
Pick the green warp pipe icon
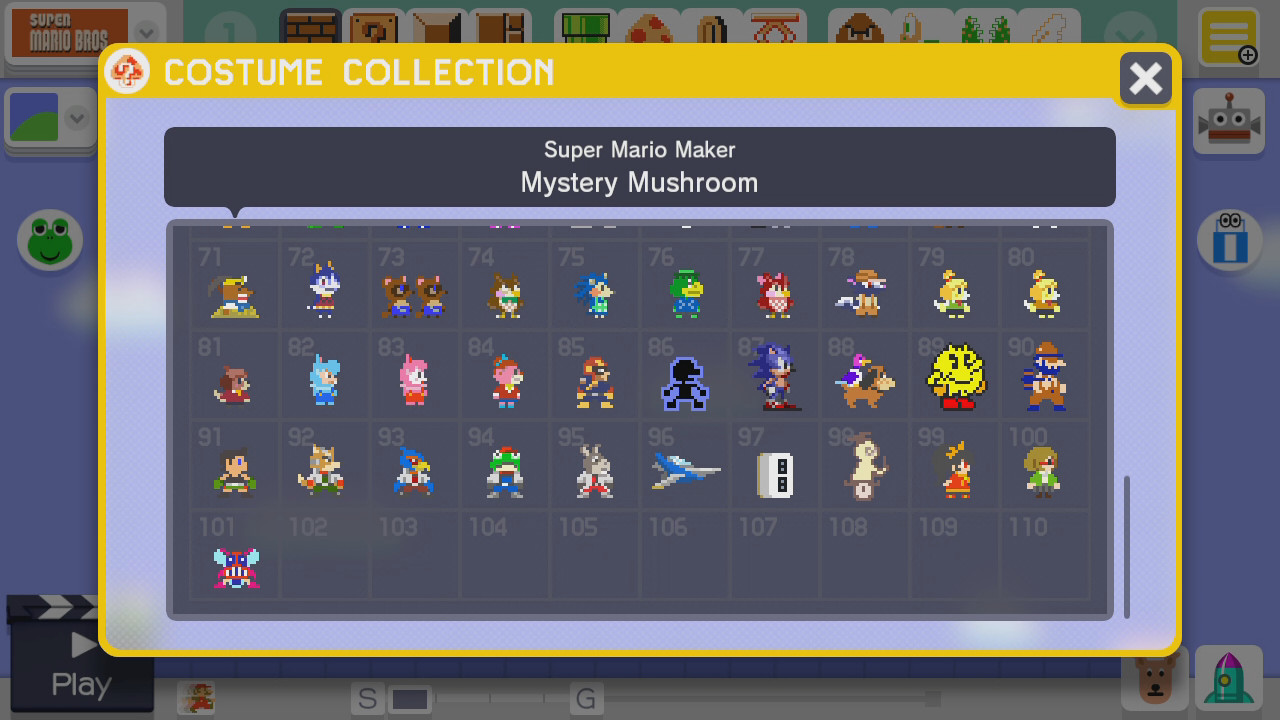coord(588,22)
